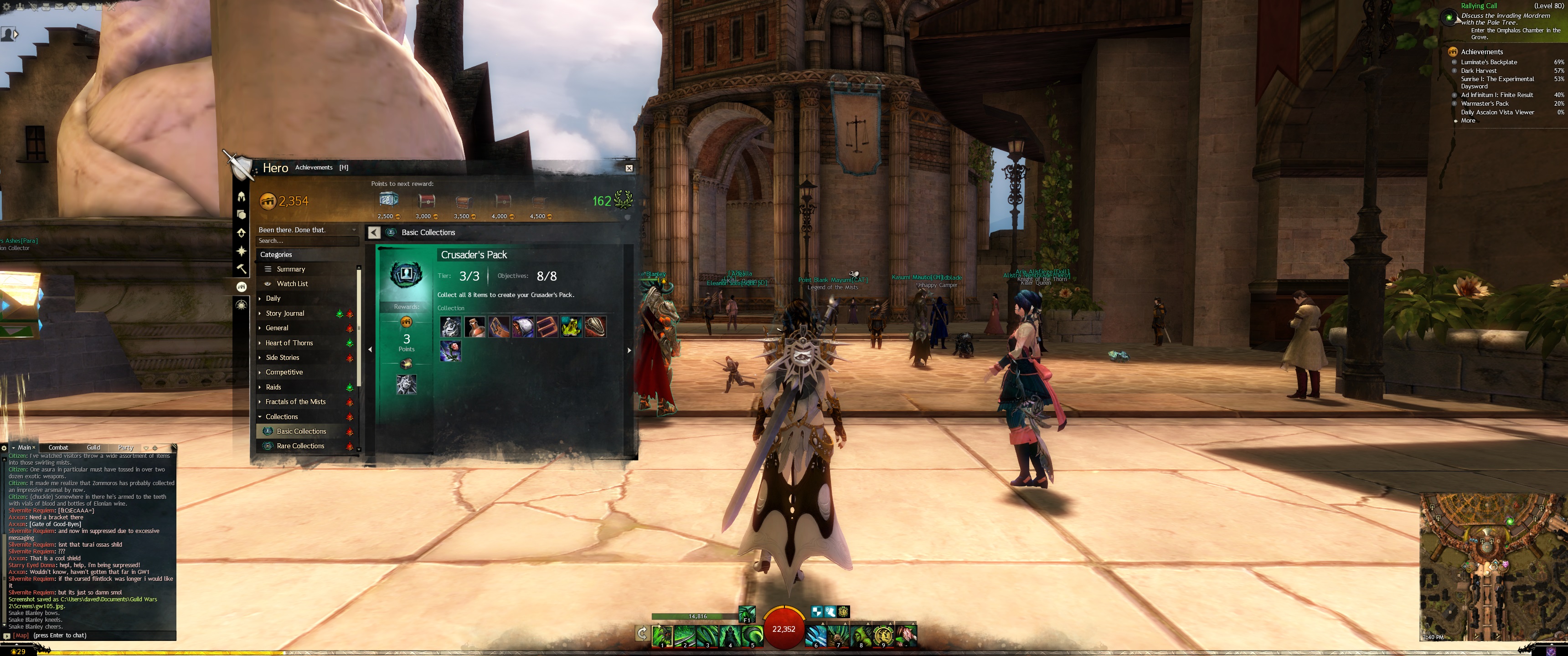Expand the Heart of Thorns category

(x=289, y=343)
